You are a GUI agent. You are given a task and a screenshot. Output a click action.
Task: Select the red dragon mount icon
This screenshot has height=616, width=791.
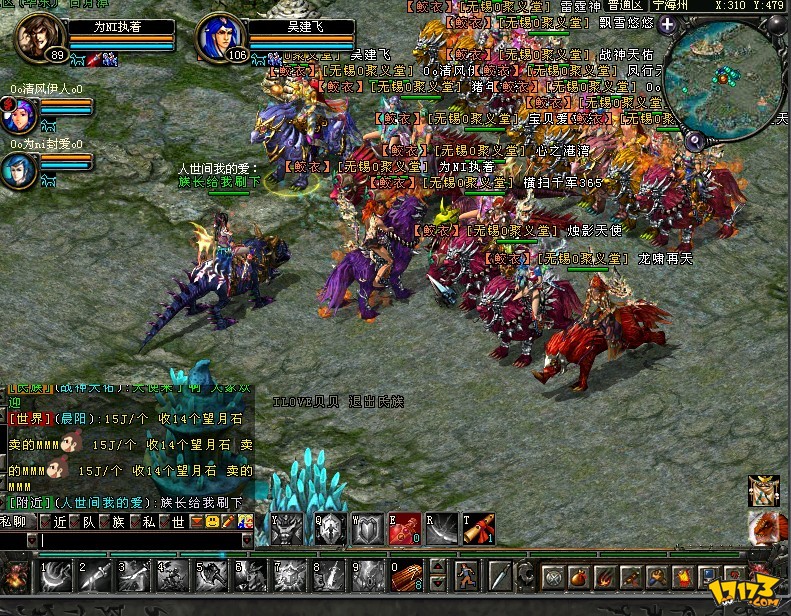[x=762, y=527]
